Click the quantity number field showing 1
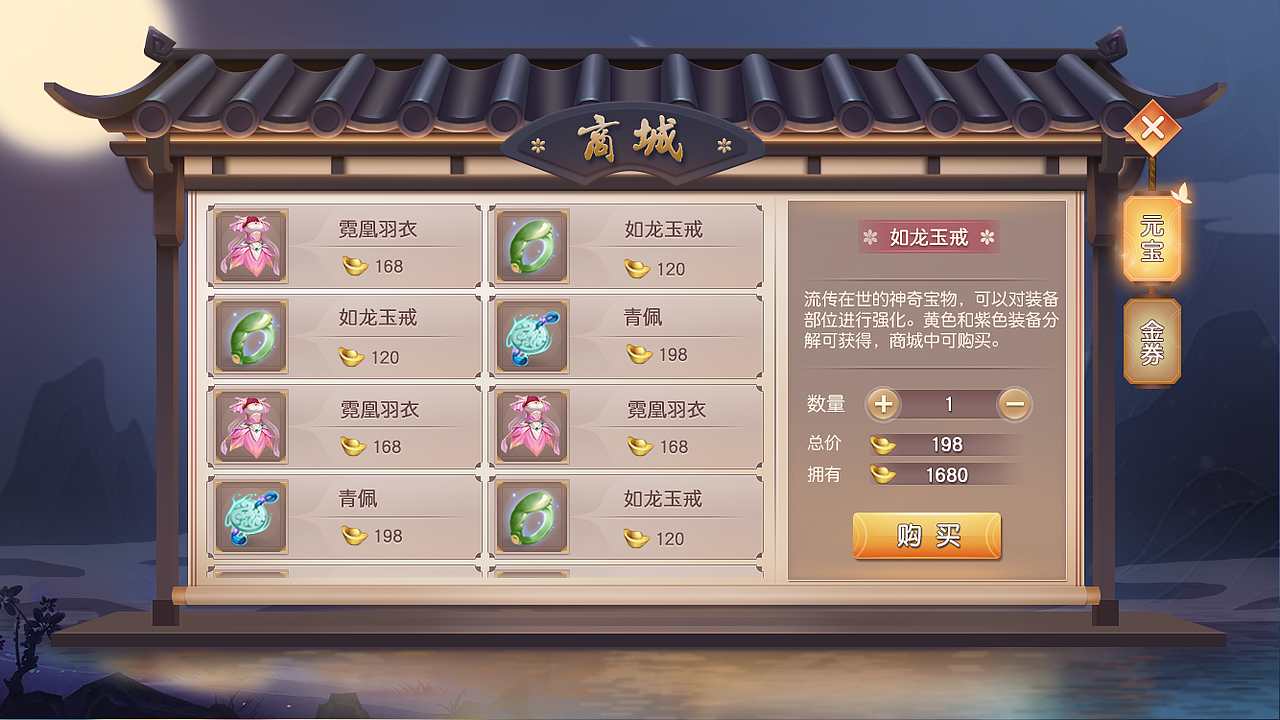Image resolution: width=1280 pixels, height=720 pixels. pyautogui.click(x=948, y=404)
